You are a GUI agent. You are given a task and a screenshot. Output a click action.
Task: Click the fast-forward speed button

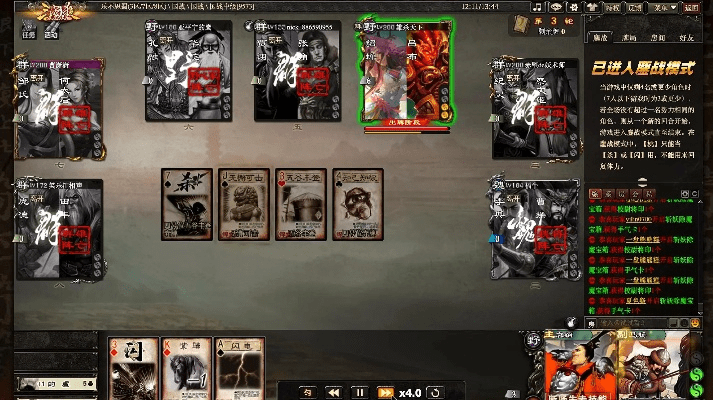[384, 392]
